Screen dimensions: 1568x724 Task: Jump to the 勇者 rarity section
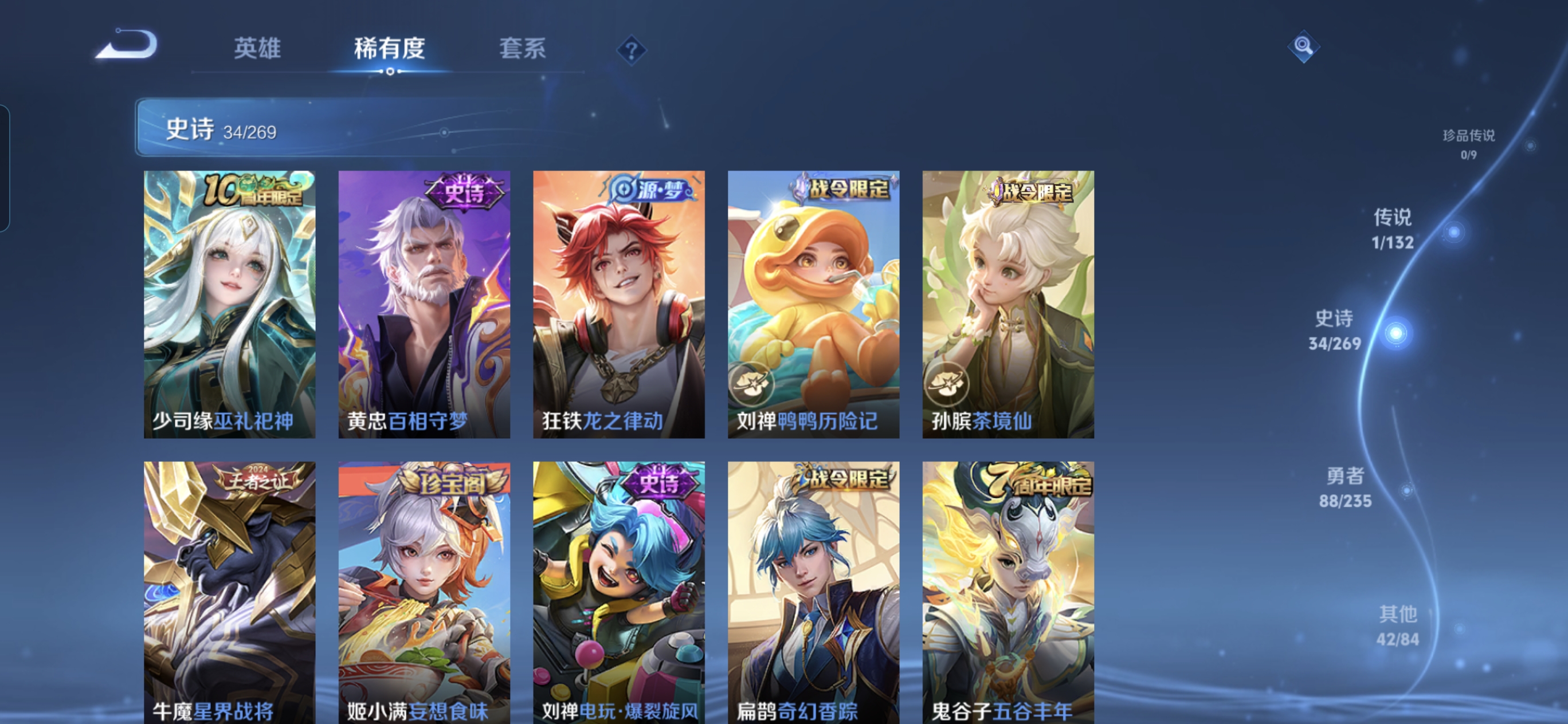pos(1346,488)
